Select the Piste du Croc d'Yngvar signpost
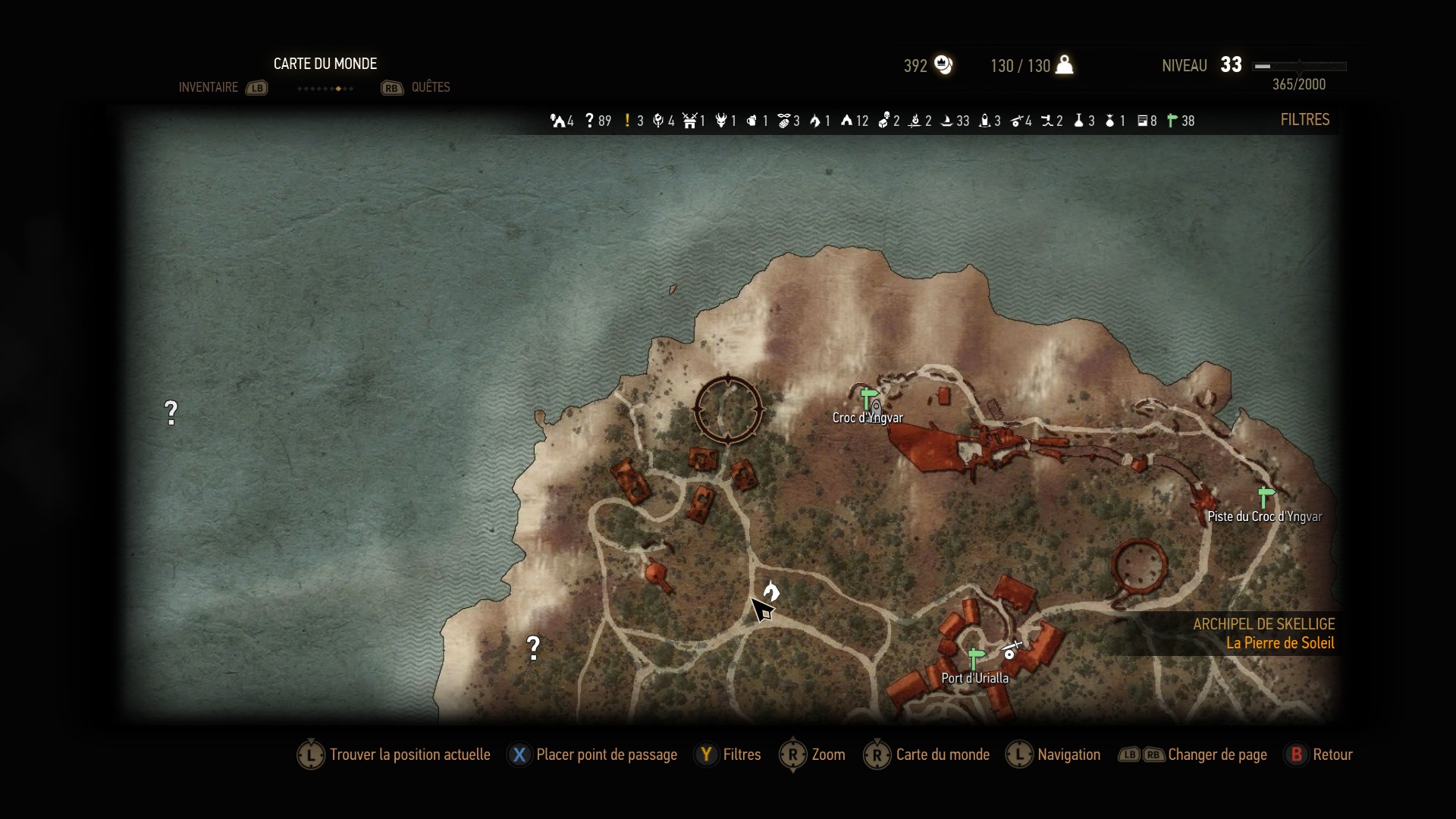The image size is (1456, 819). [x=1264, y=497]
